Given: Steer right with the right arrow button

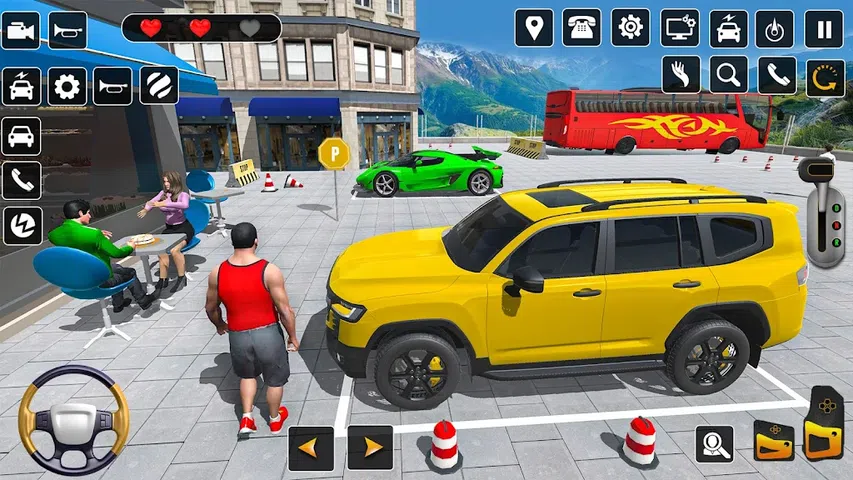Looking at the screenshot, I should [x=370, y=447].
